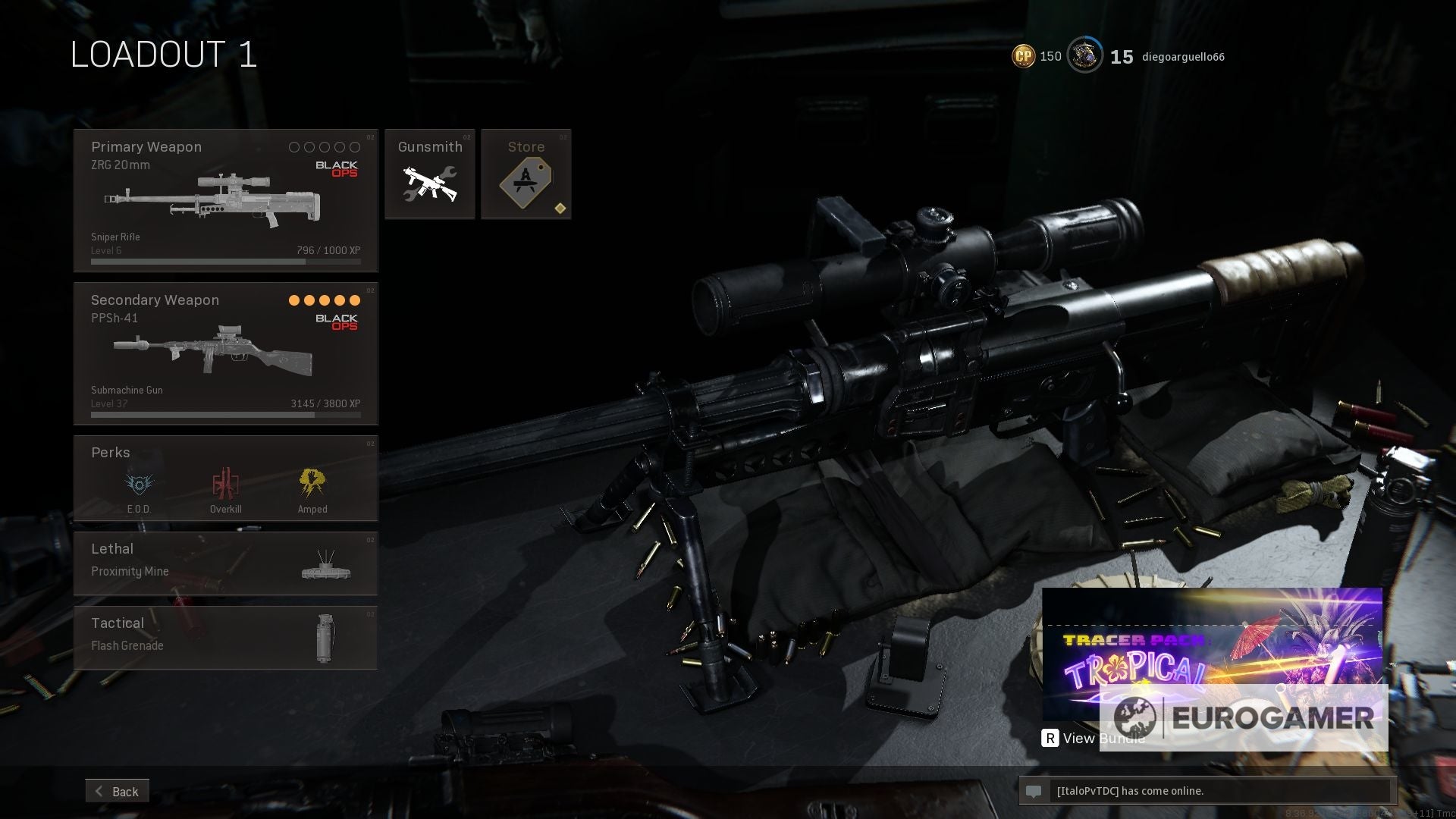The image size is (1456, 819).
Task: Select the E.O.D. perk icon
Action: [137, 483]
